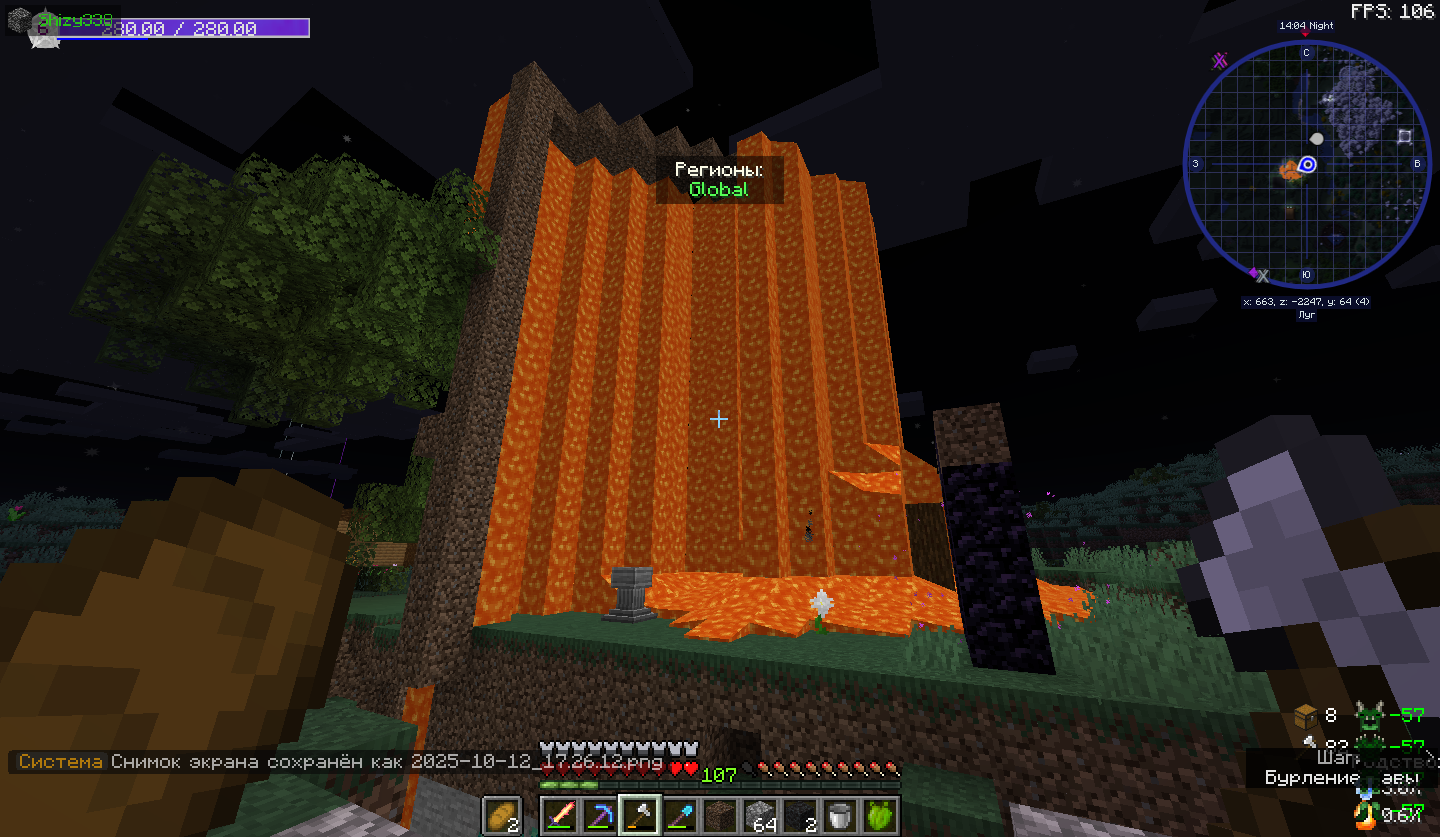
Task: Select the dark brown dirt block slot
Action: [719, 815]
